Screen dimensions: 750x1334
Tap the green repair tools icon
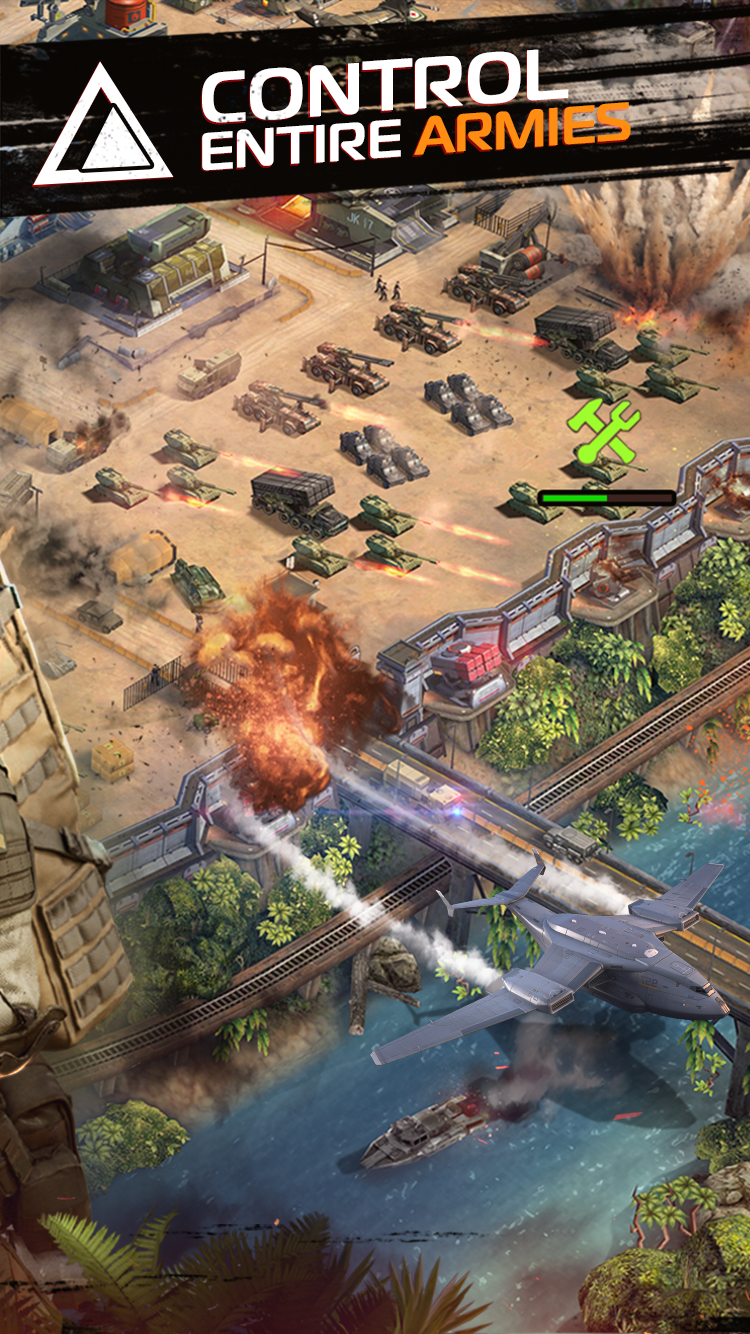click(604, 433)
